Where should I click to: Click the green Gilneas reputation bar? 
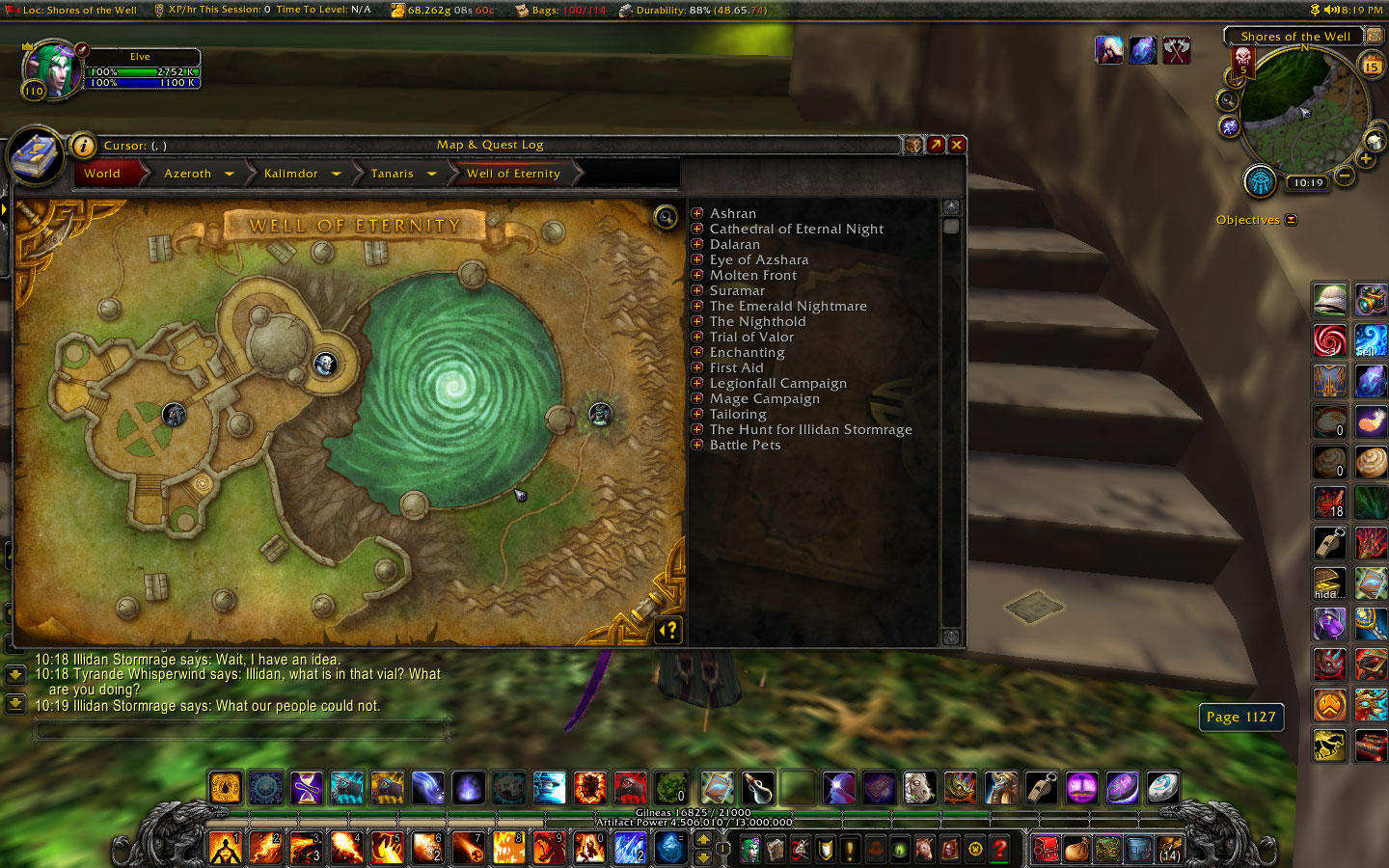(x=694, y=813)
